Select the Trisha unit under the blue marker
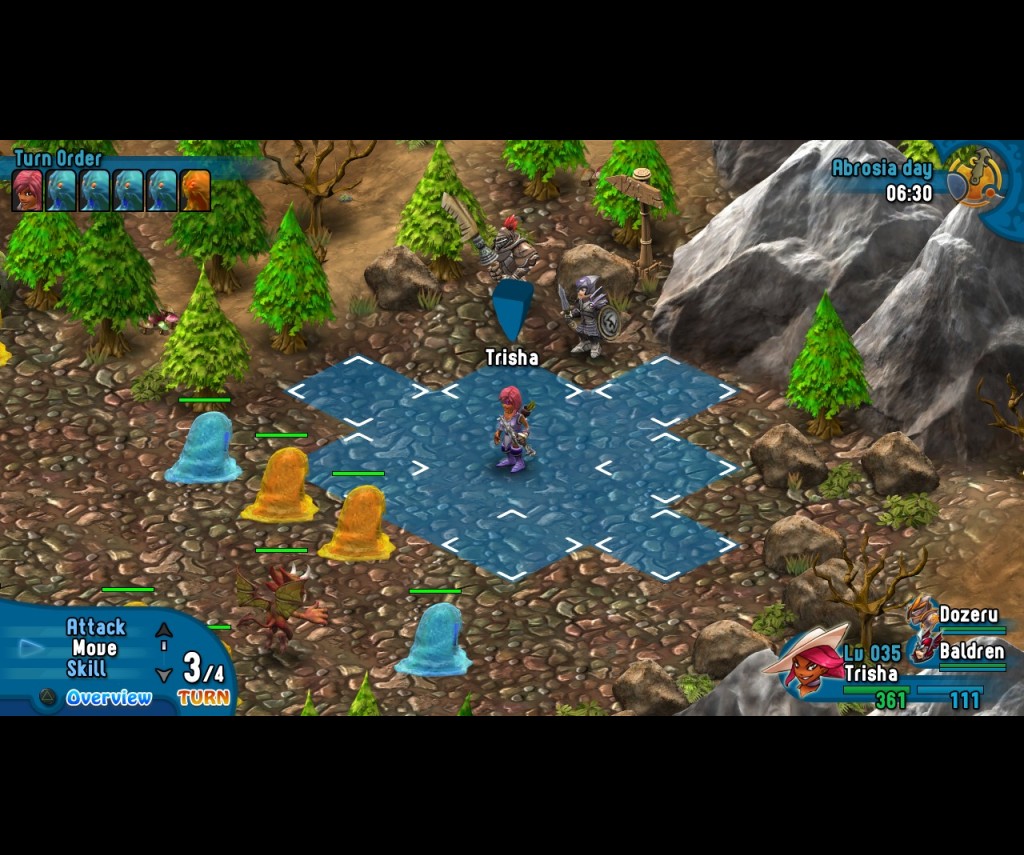Screen dimensions: 1024x855 click(x=511, y=429)
